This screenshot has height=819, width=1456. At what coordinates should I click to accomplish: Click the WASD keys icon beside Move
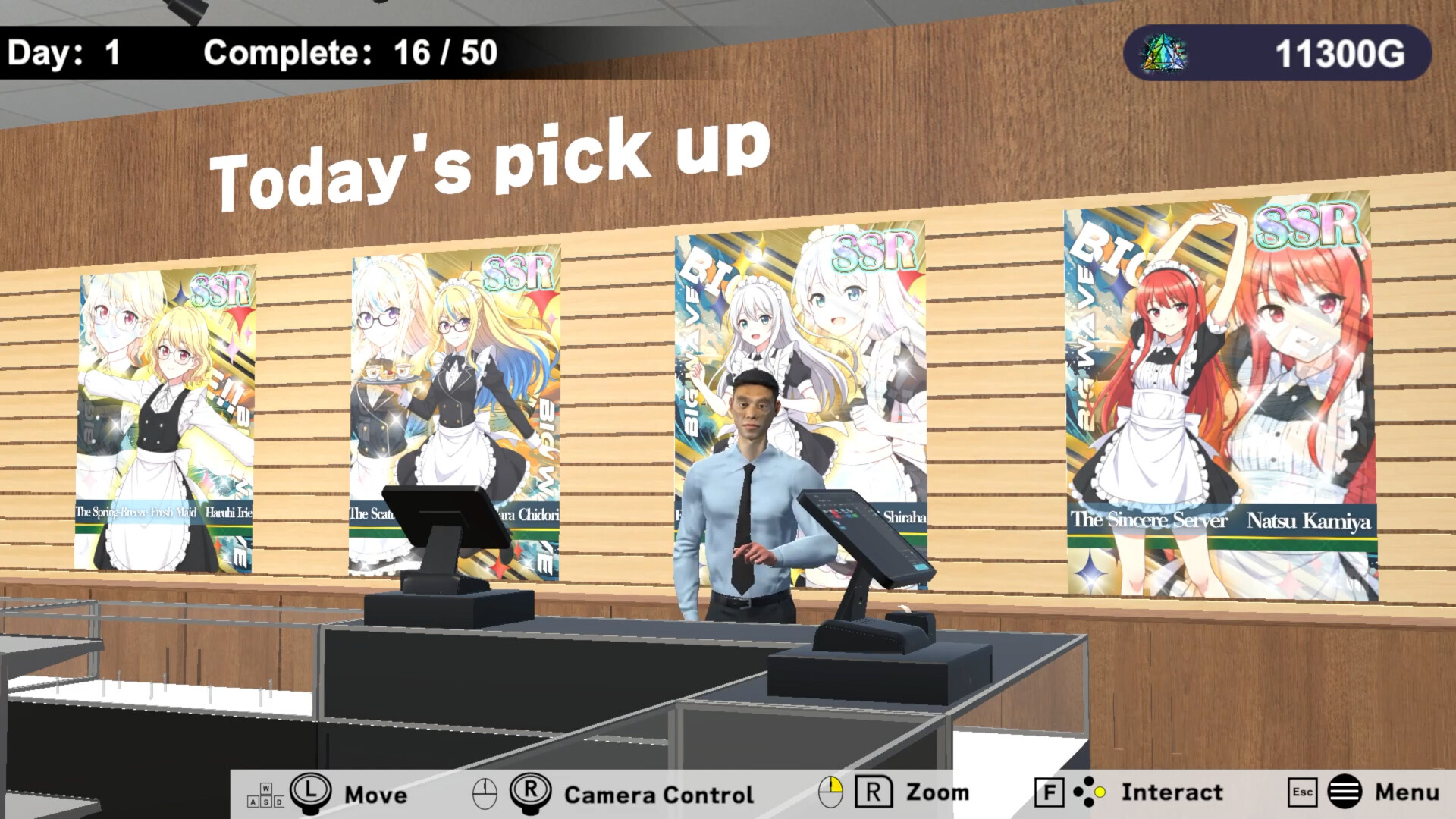click(267, 795)
